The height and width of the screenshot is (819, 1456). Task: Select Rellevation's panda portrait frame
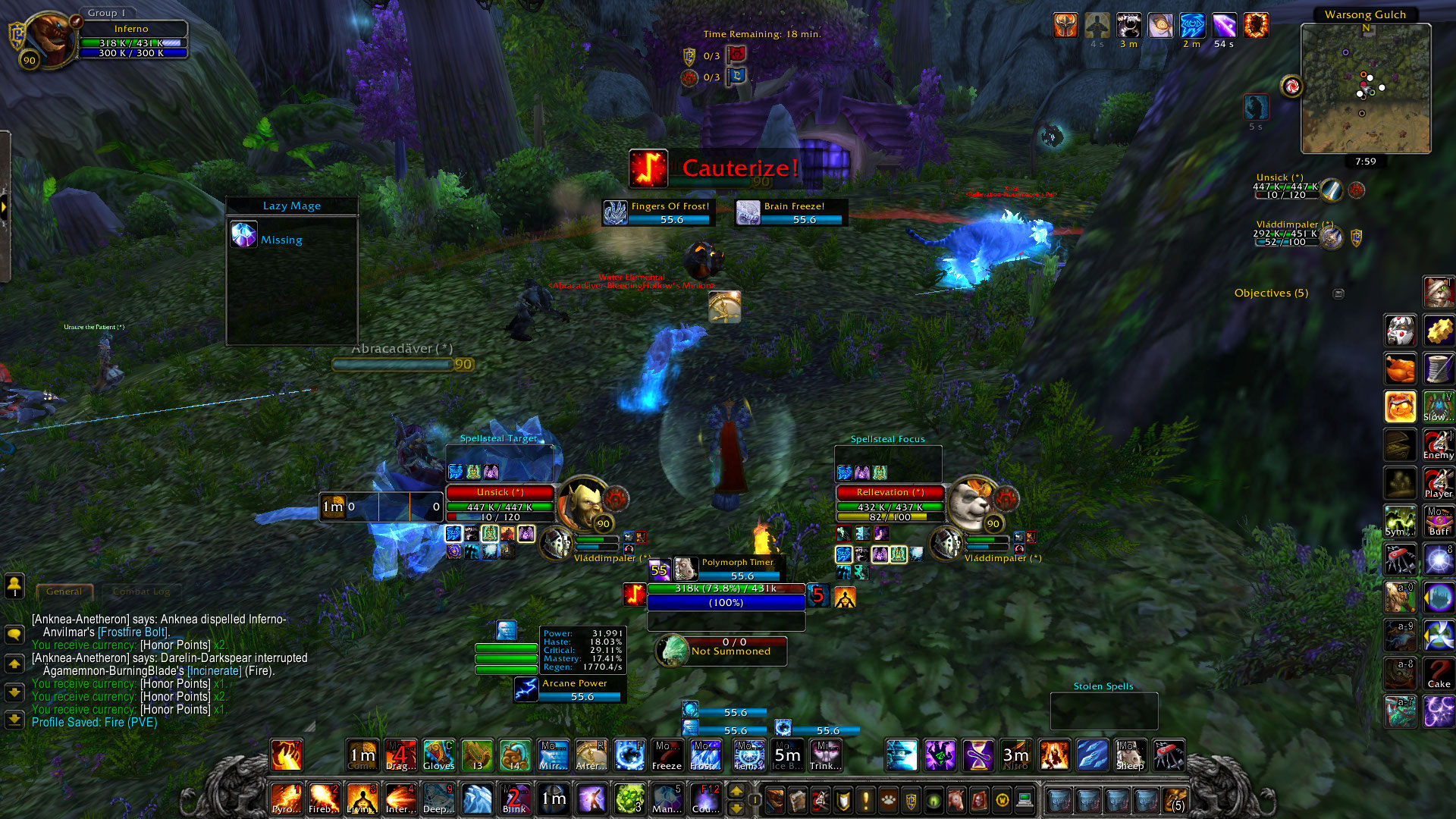(x=972, y=502)
